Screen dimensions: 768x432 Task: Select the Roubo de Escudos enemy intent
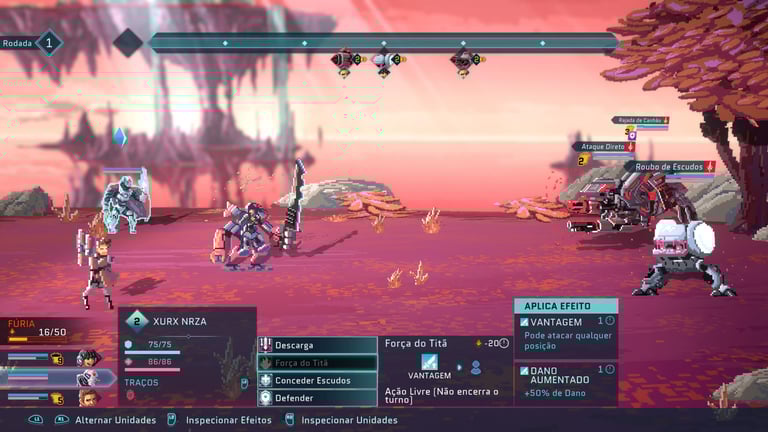(670, 167)
